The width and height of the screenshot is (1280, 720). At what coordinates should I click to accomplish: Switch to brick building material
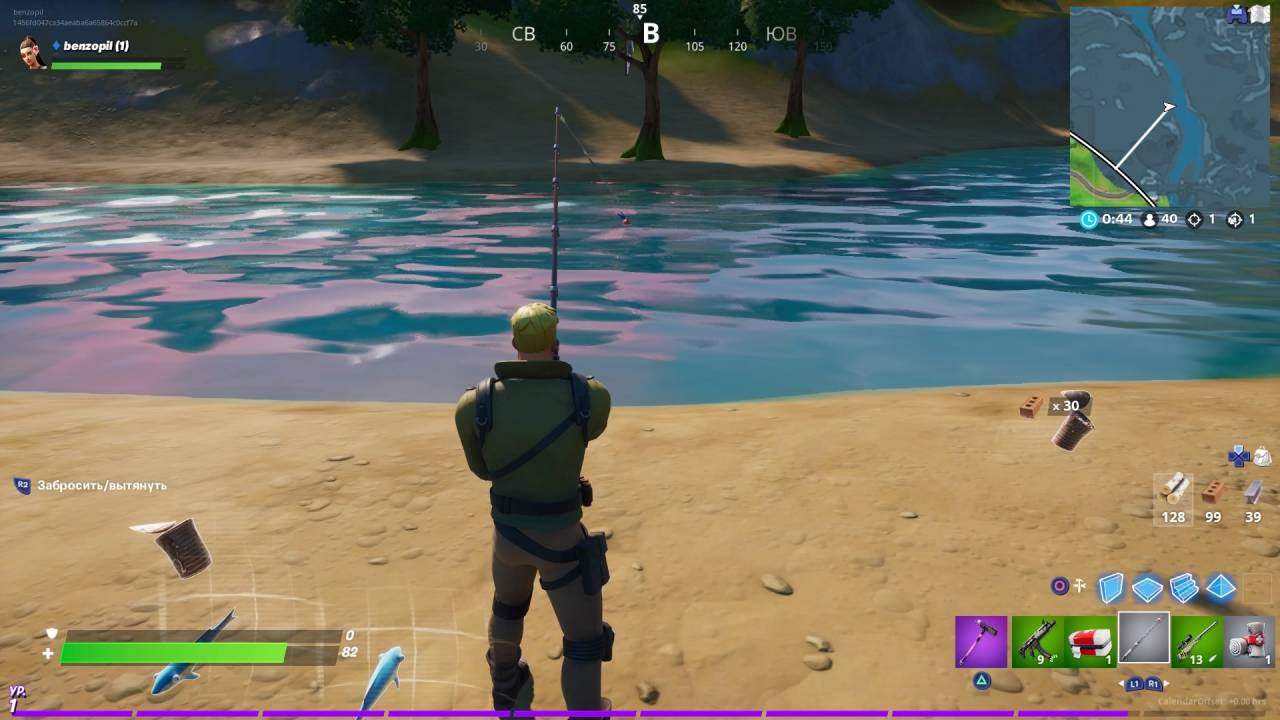pos(1213,491)
